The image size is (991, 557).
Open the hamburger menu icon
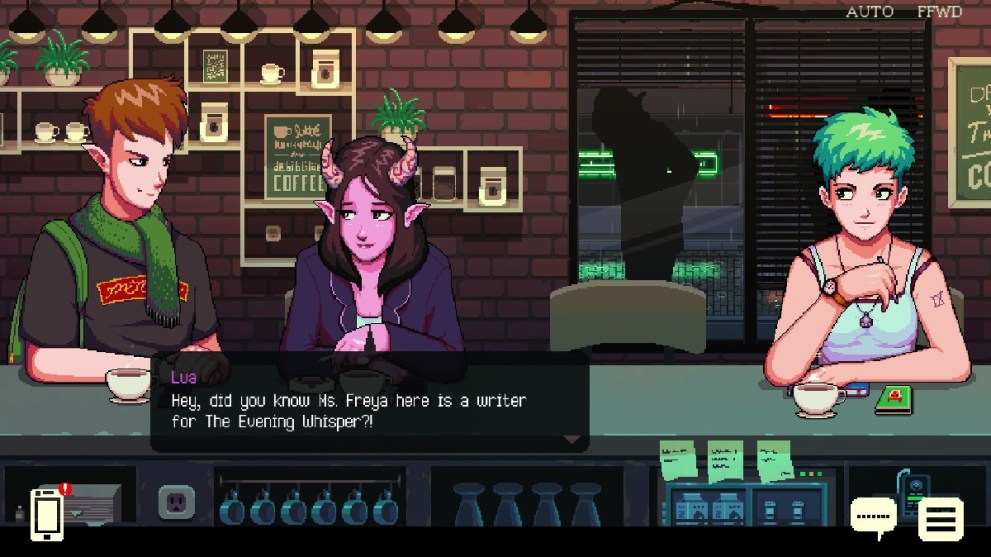(x=940, y=519)
